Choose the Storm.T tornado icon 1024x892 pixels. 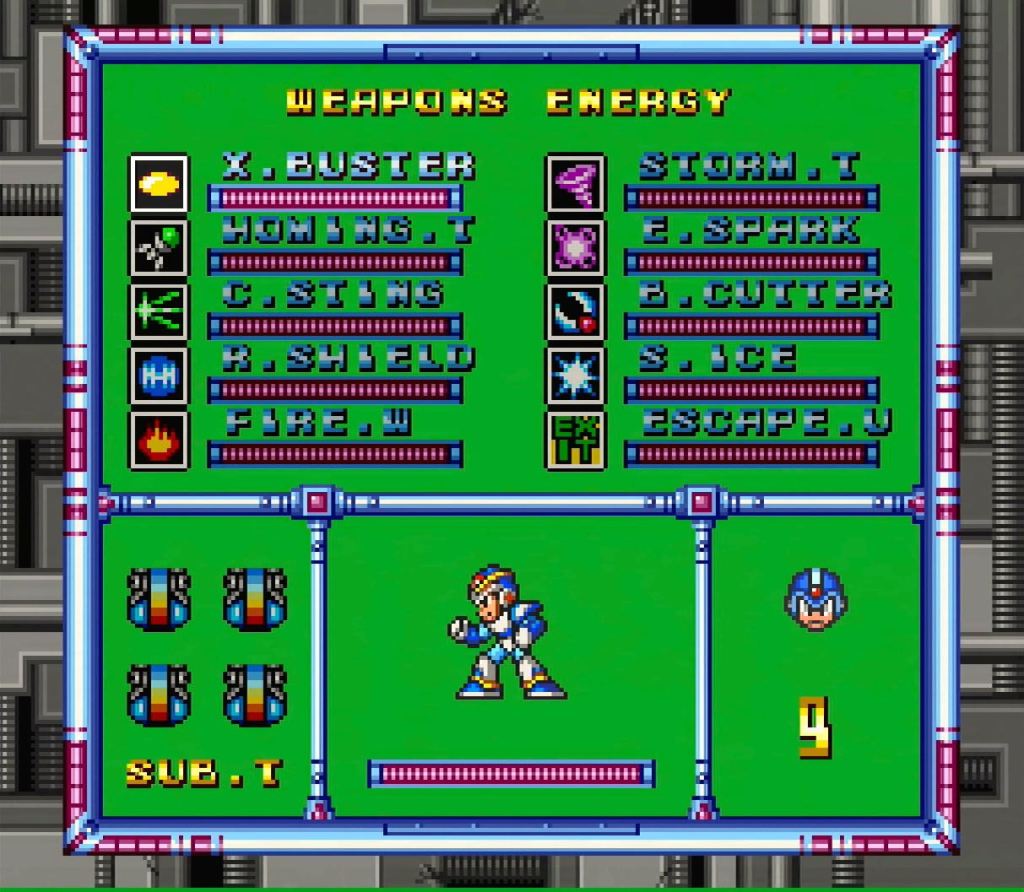(x=576, y=183)
